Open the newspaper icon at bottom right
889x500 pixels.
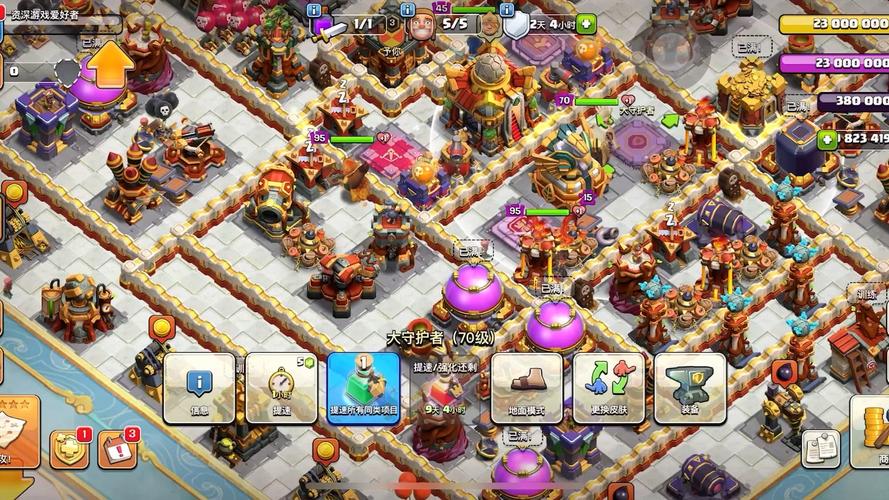pyautogui.click(x=820, y=448)
